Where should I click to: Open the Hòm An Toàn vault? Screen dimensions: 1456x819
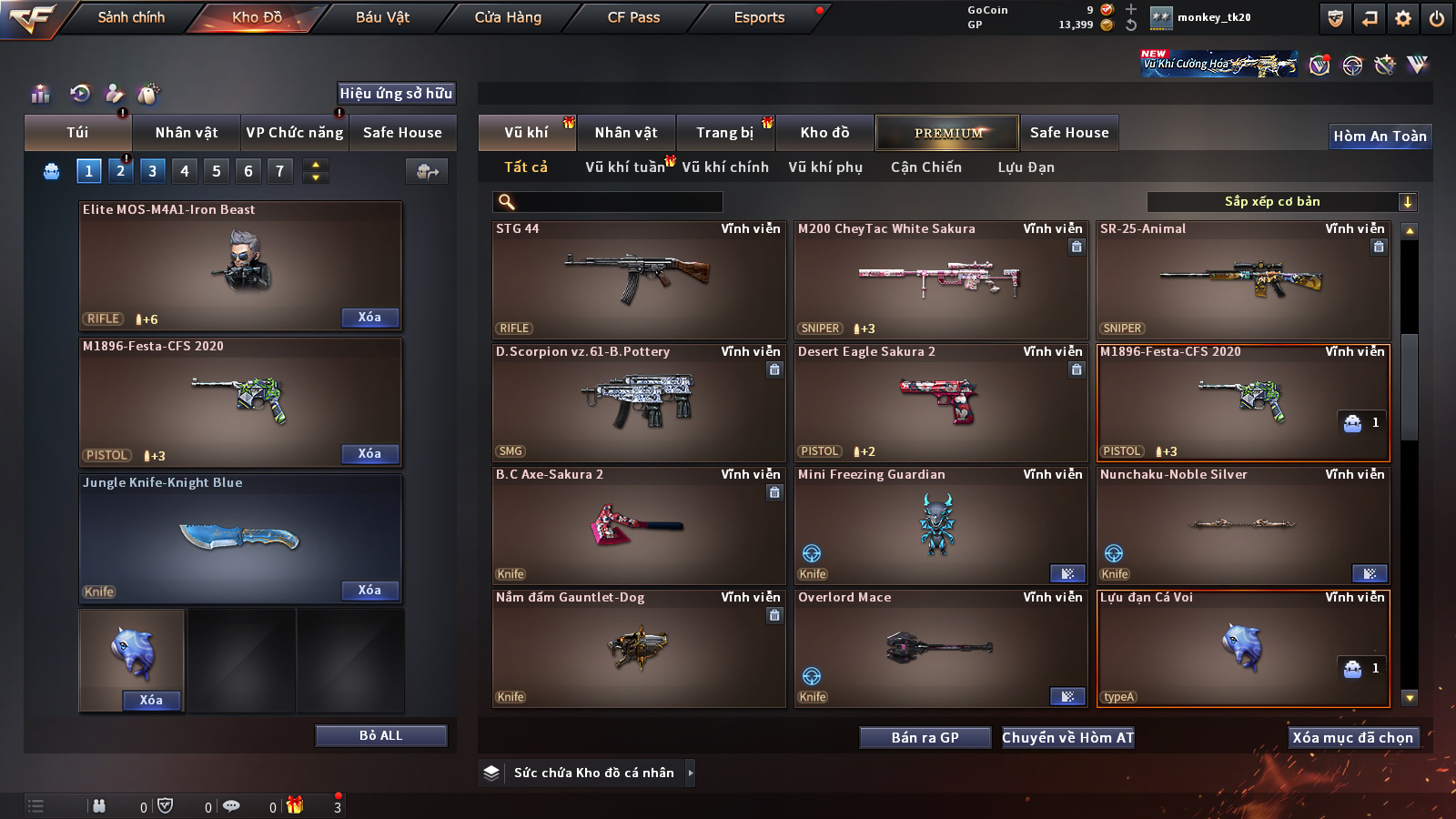tap(1380, 136)
